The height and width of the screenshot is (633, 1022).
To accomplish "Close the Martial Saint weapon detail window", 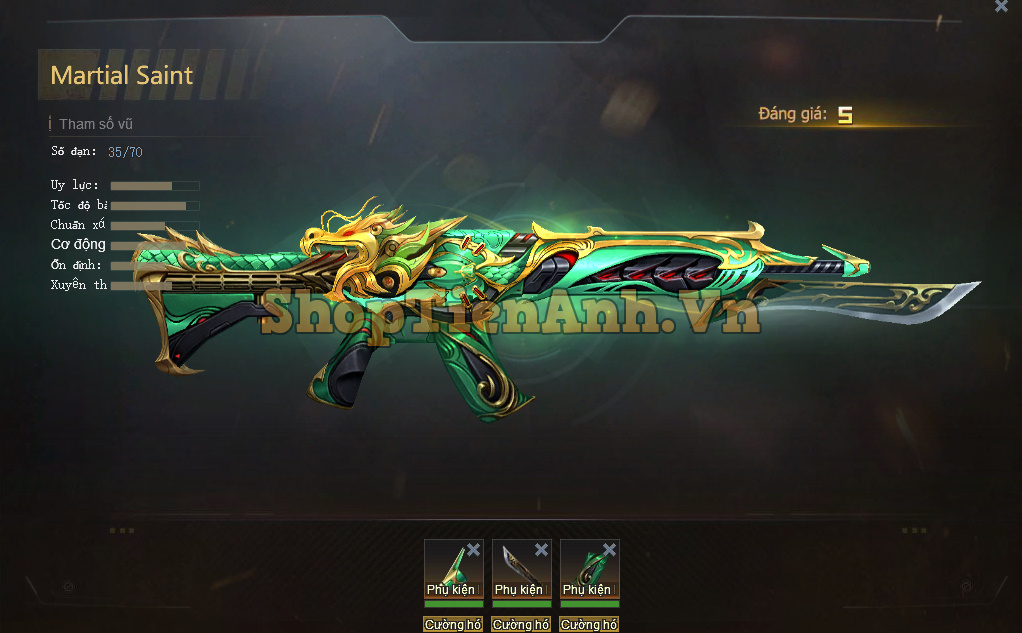I will click(1001, 7).
